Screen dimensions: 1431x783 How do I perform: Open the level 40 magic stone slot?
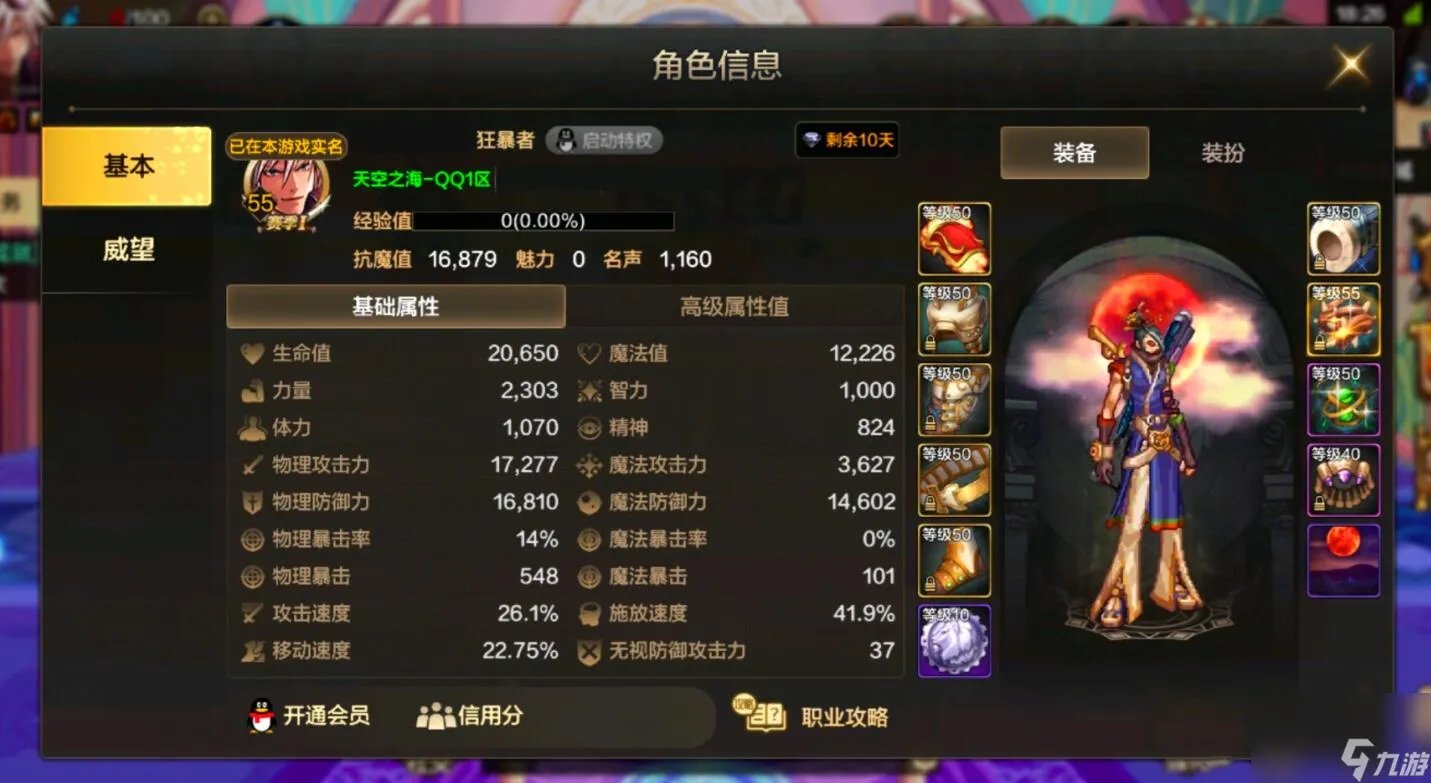(1344, 478)
